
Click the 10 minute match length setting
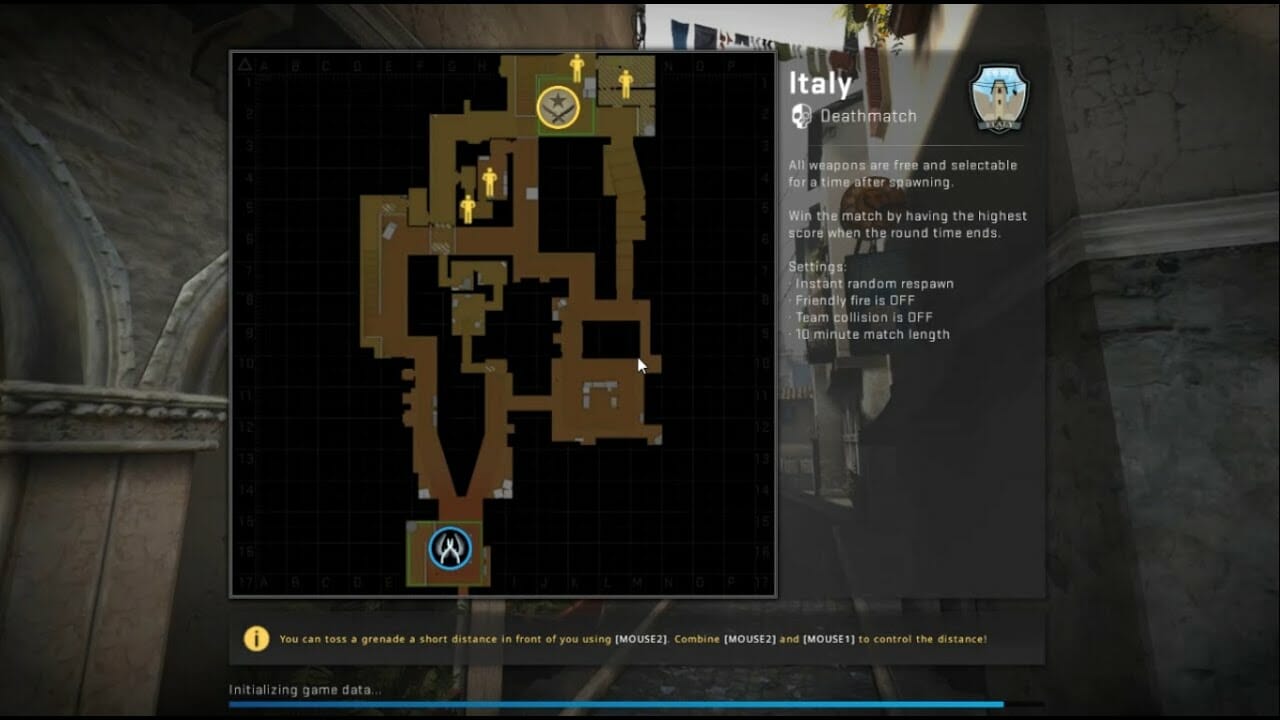[870, 334]
